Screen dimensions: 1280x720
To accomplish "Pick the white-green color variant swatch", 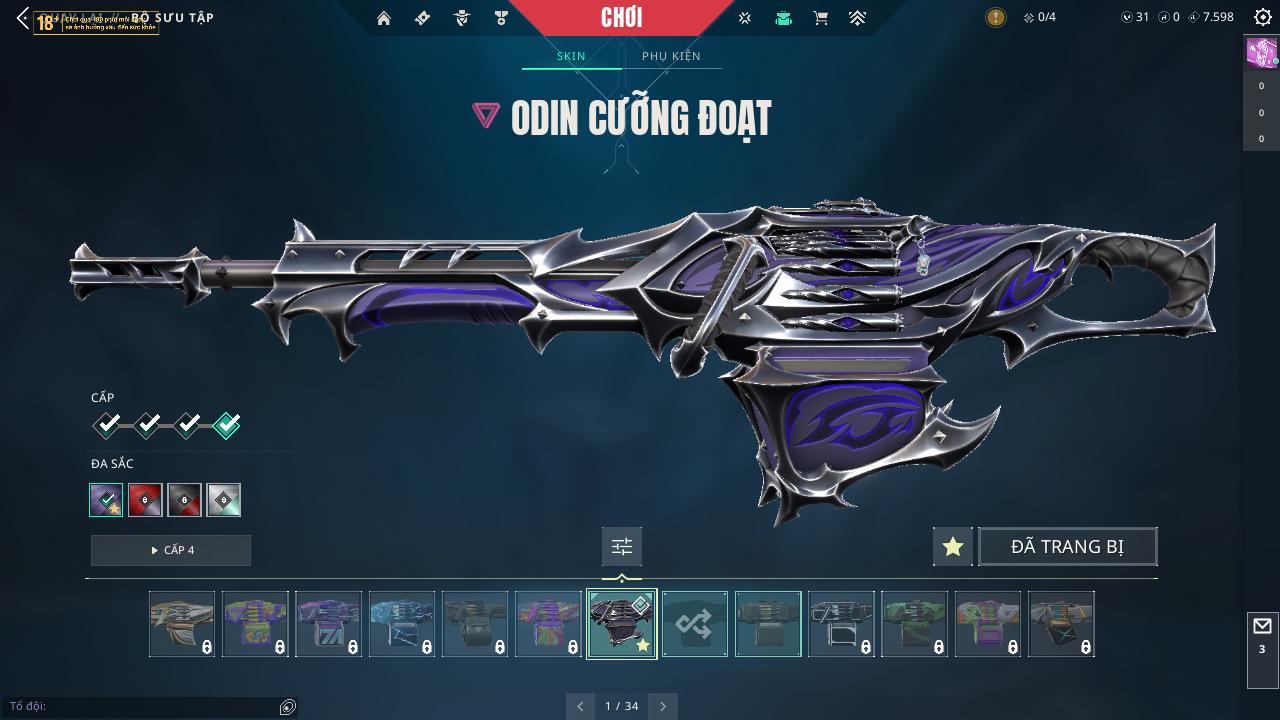I will click(223, 500).
